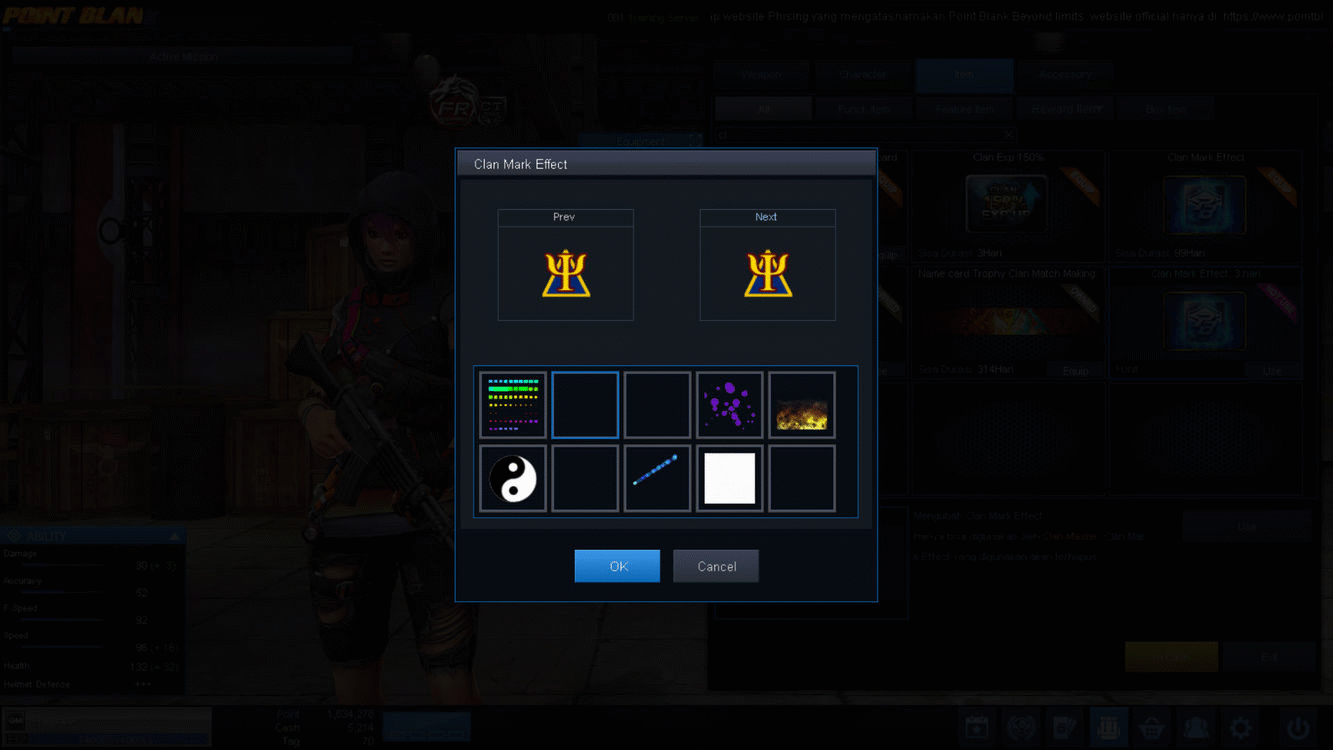Screen dimensions: 1333x750
Task: Cancel the Clan Mark Effect dialog
Action: pos(715,565)
